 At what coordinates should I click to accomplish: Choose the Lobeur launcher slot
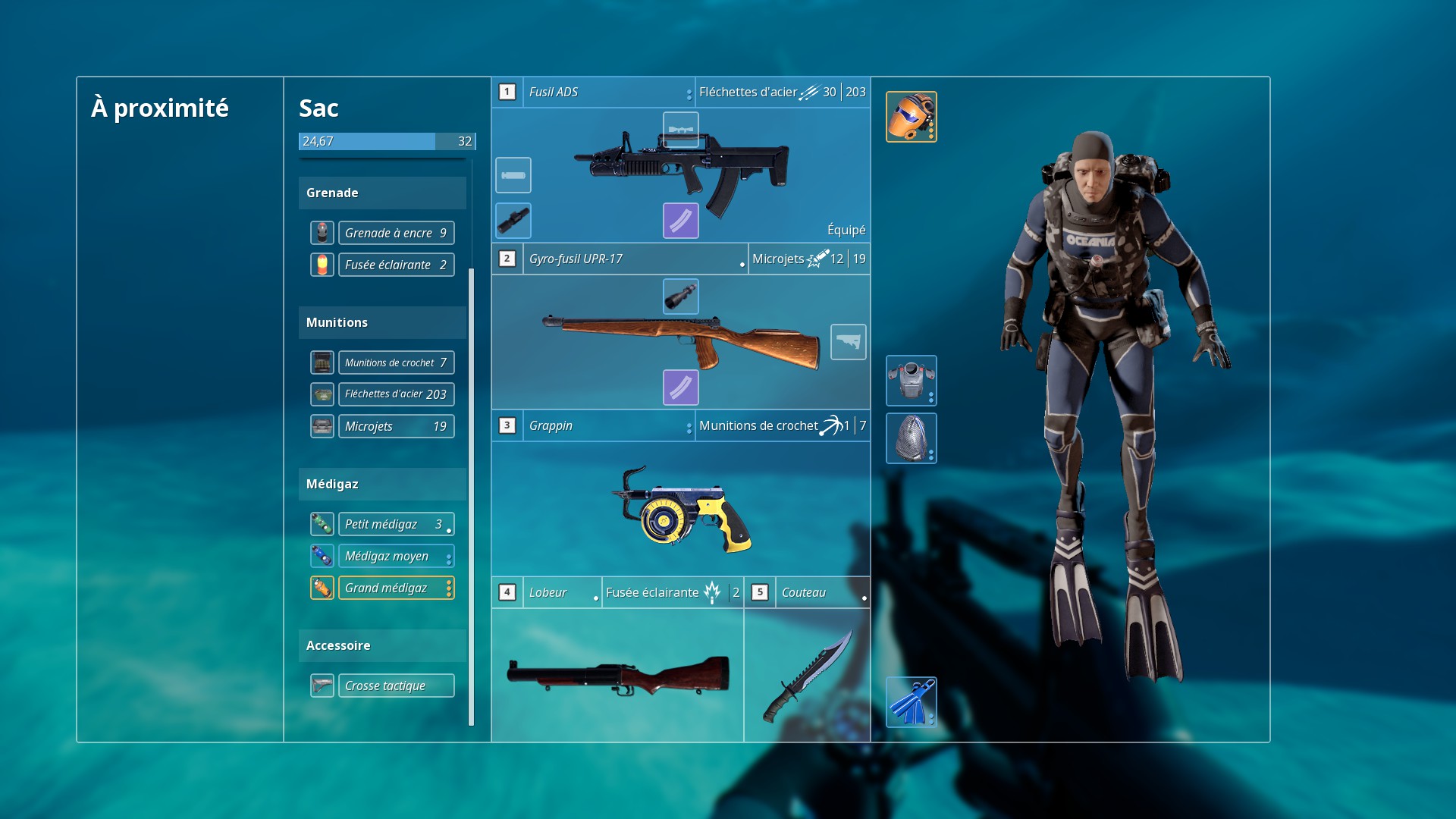coord(617,673)
